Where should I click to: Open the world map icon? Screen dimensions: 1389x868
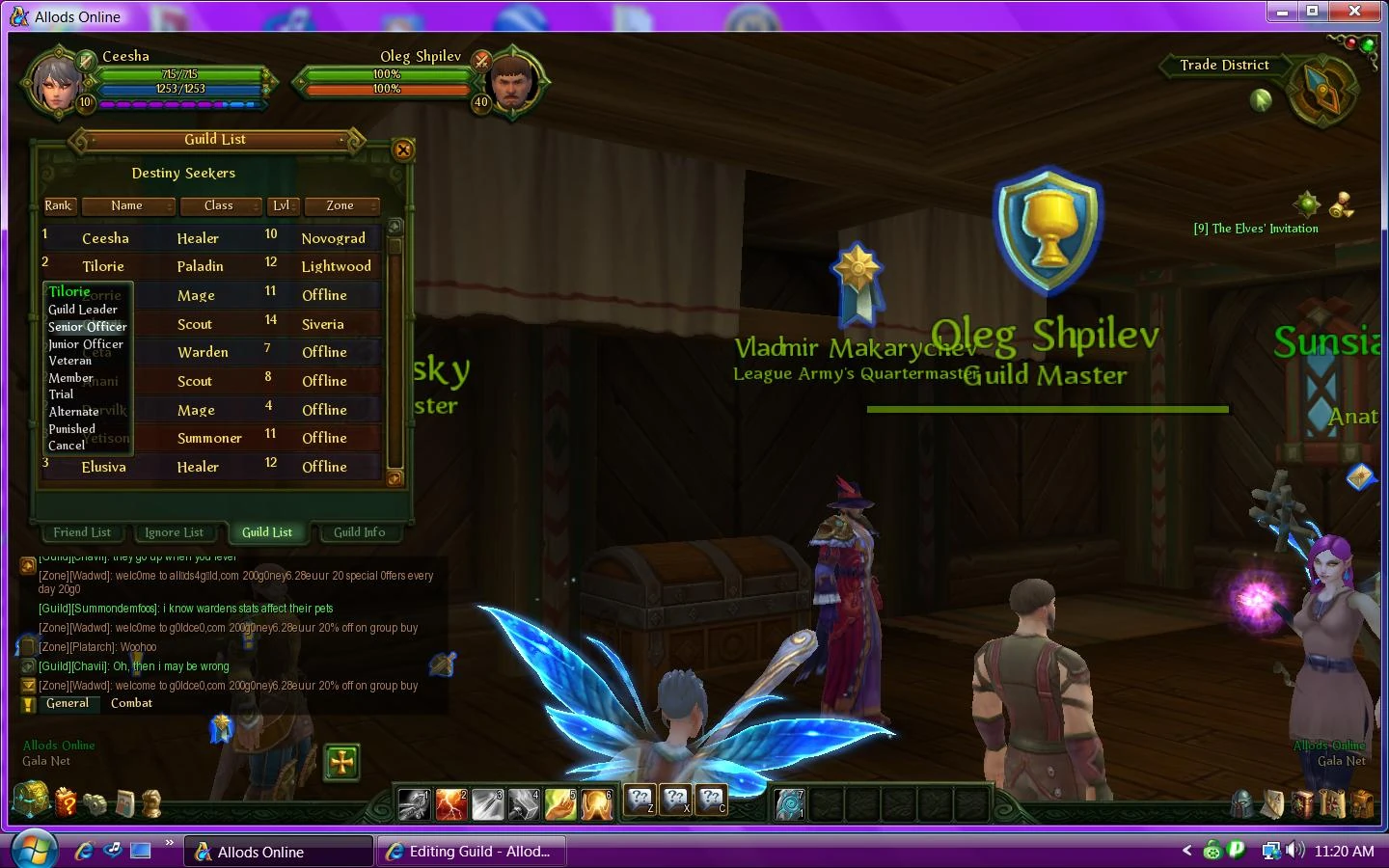tap(1273, 803)
